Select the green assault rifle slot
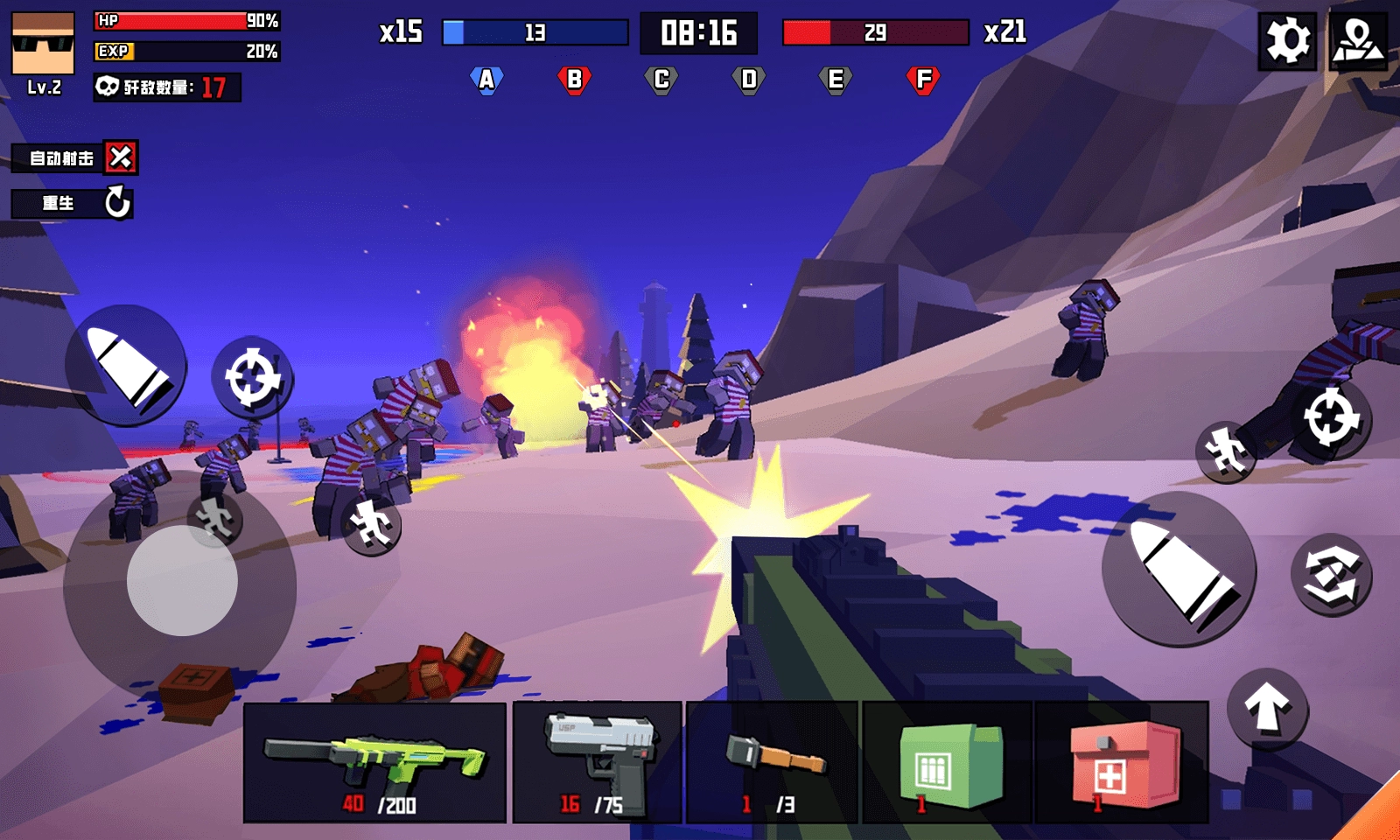This screenshot has height=840, width=1400. click(x=374, y=762)
